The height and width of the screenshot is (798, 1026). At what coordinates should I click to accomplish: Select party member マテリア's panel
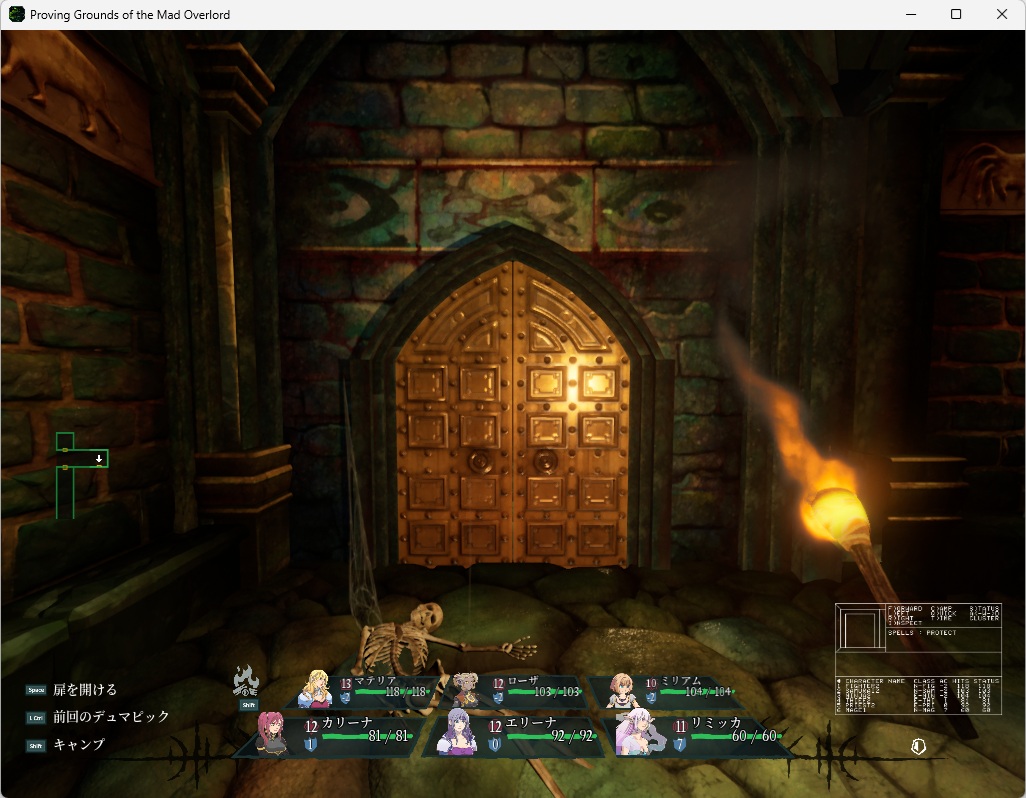pos(370,690)
